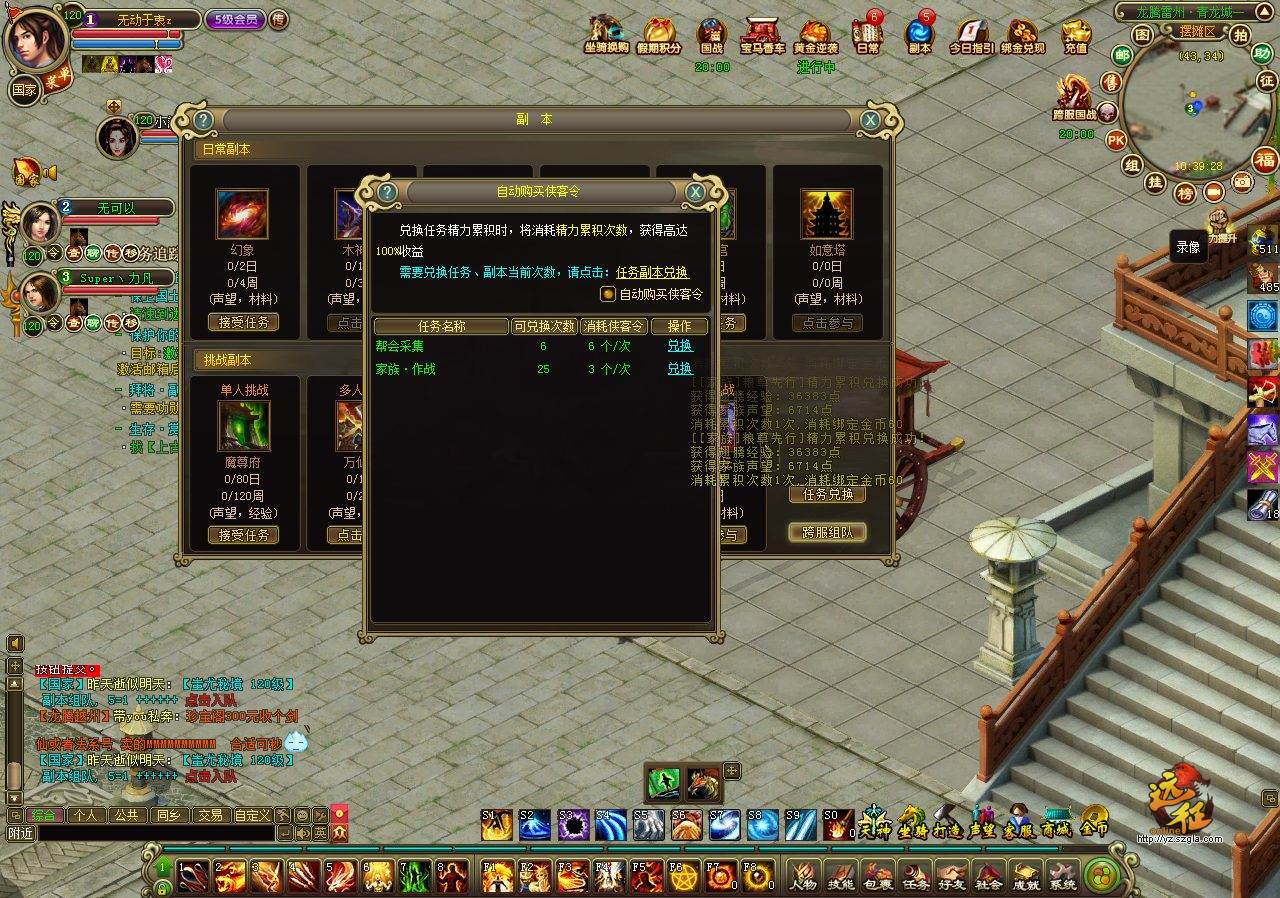
Task: Open the 技能 skills panel
Action: (840, 876)
